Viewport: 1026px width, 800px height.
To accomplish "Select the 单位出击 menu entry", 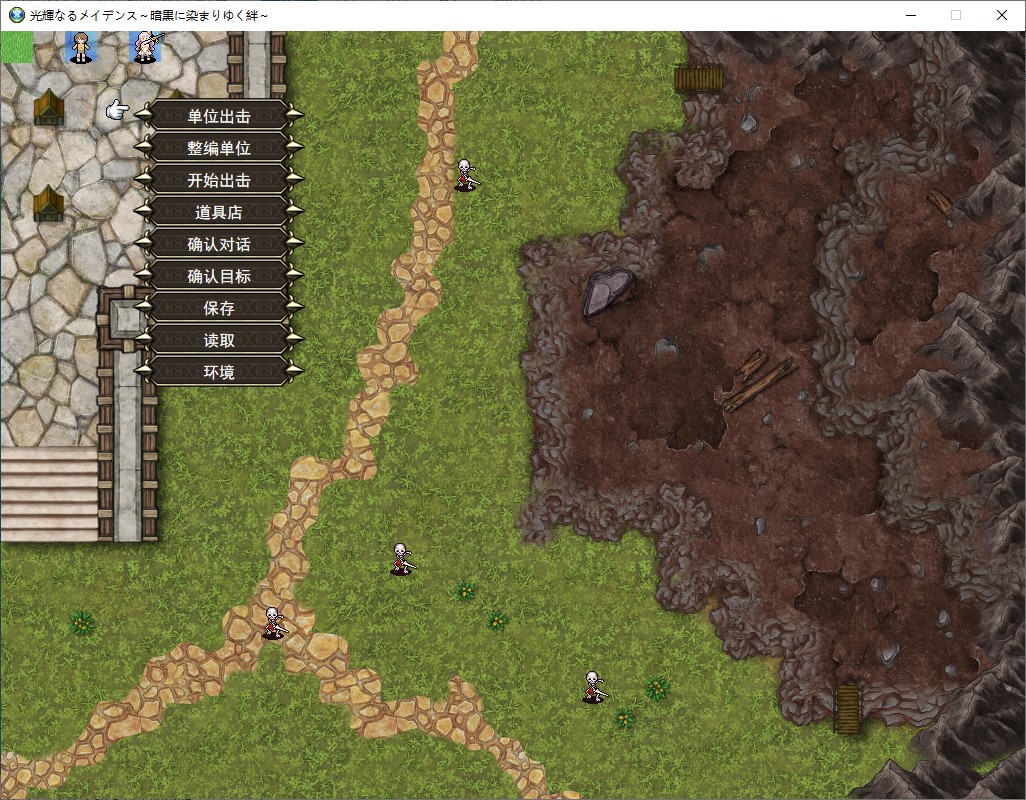I will click(x=219, y=116).
